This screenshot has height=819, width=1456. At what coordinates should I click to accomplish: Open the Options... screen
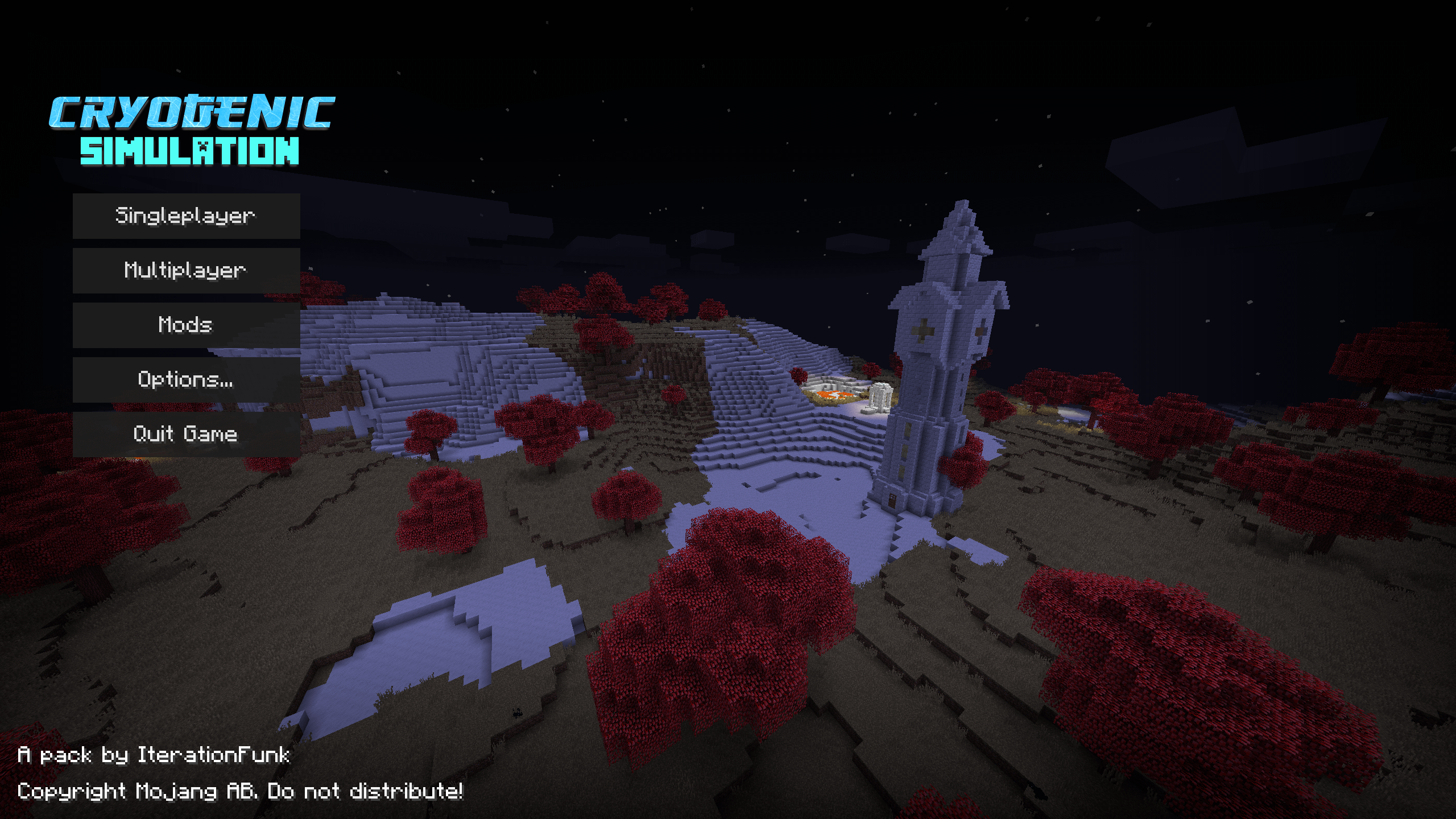click(186, 379)
